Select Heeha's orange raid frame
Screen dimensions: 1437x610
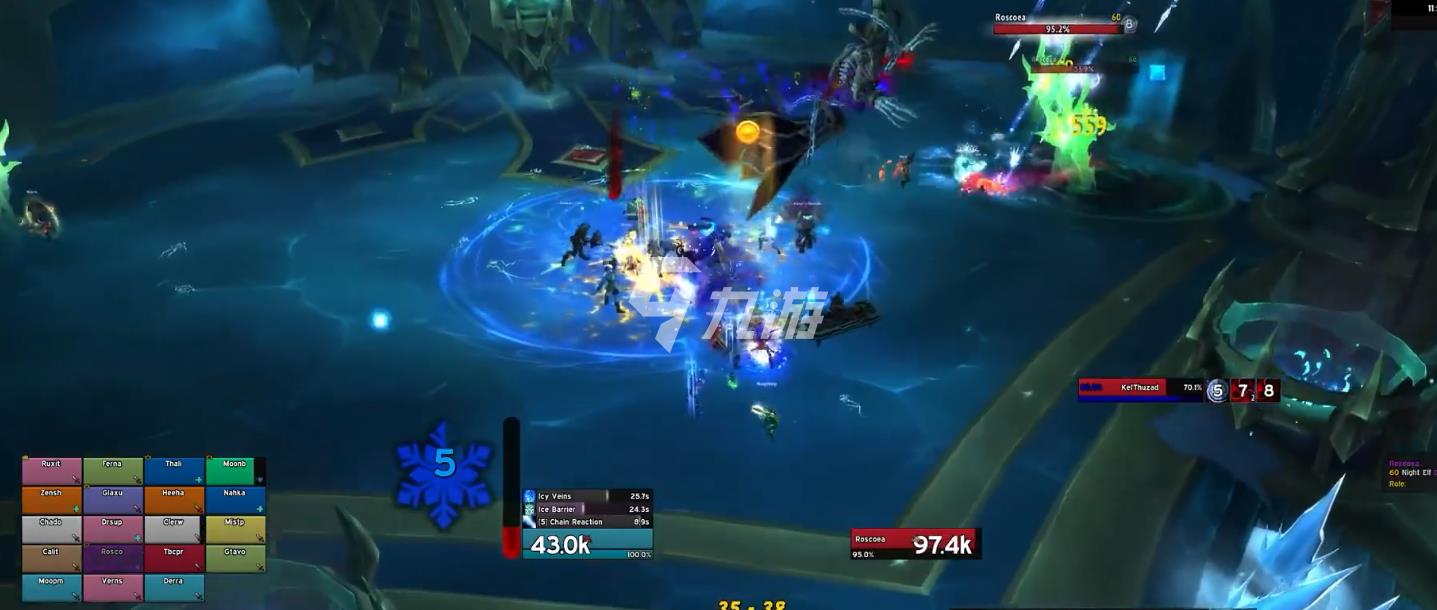[174, 500]
